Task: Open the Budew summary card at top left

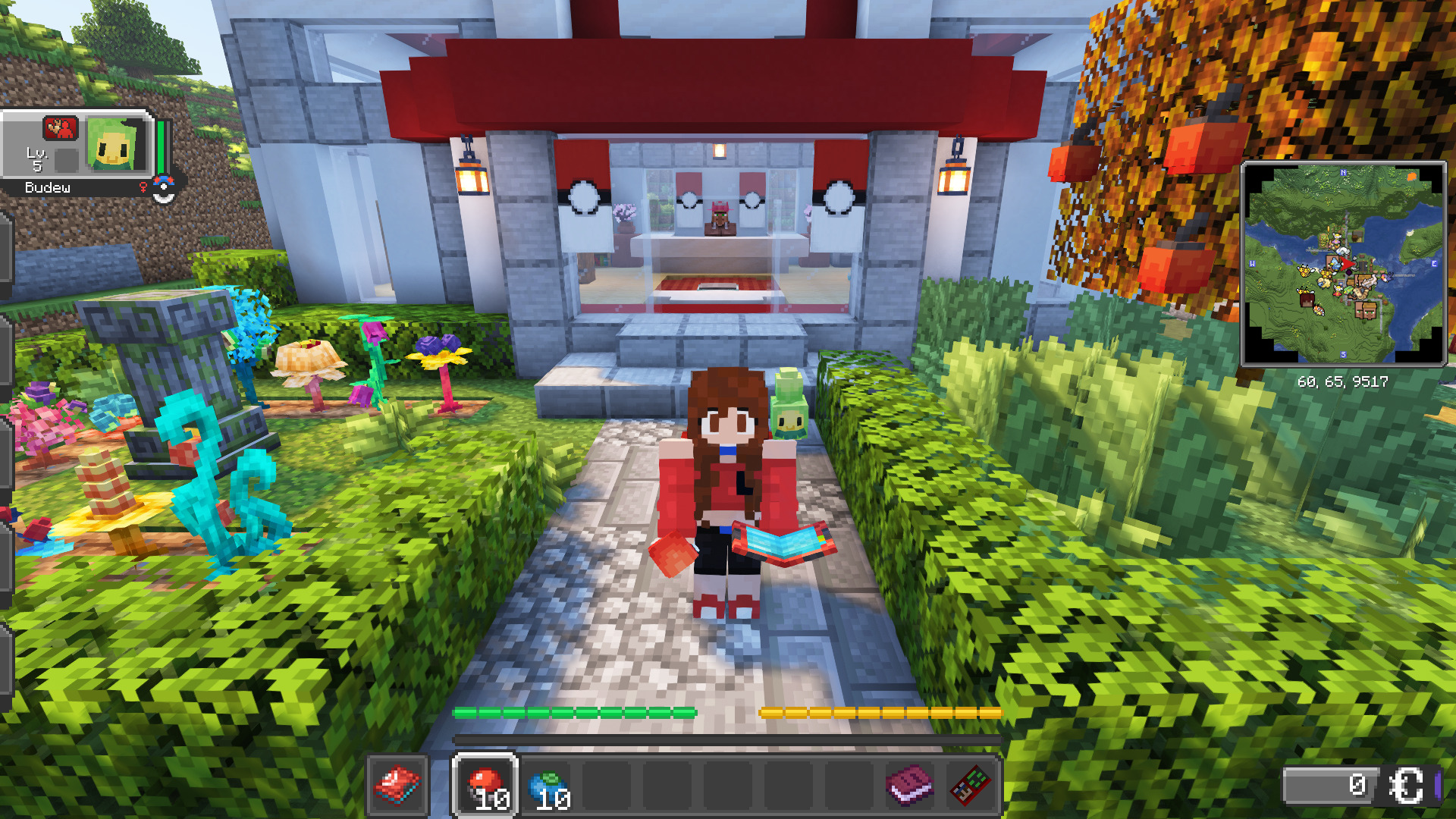Action: coord(83,152)
